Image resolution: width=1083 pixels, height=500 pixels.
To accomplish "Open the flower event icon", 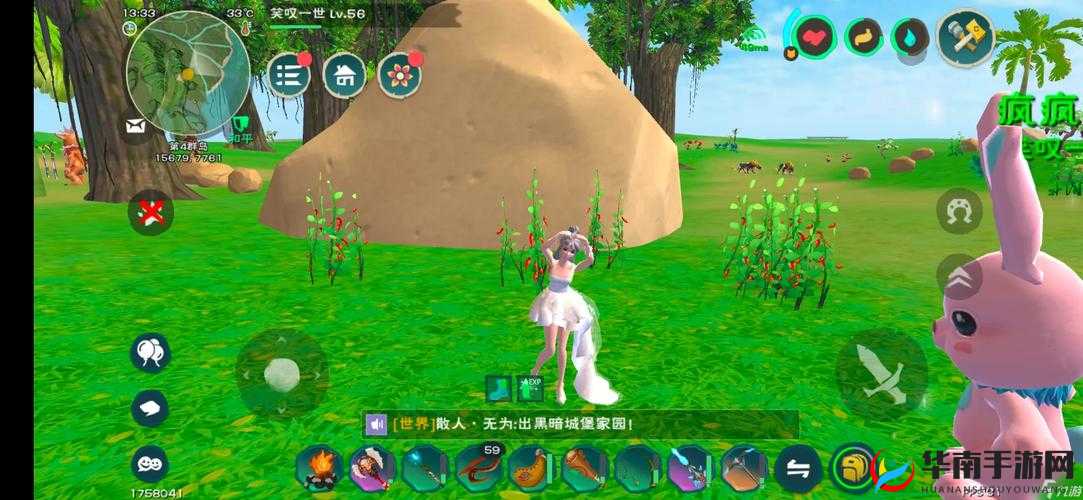I will pos(400,75).
